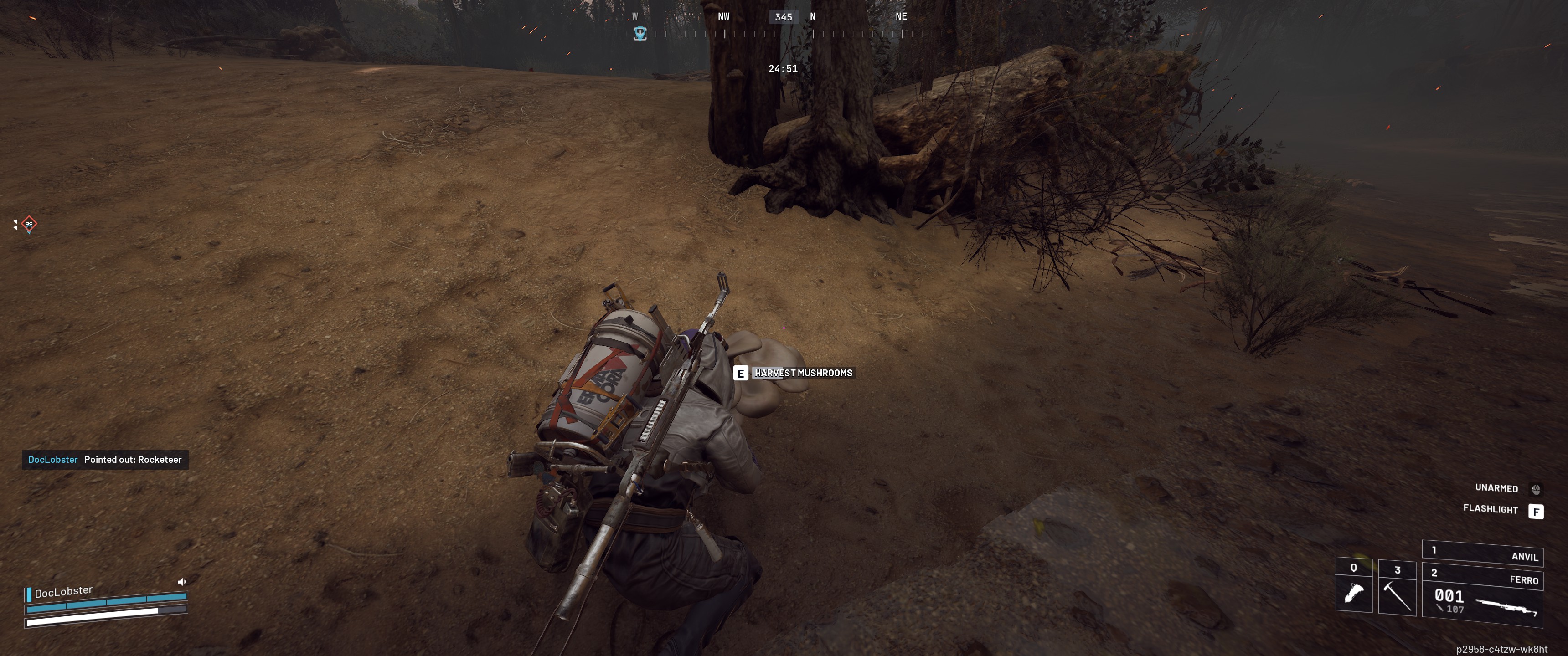Viewport: 1568px width, 656px height.
Task: Toggle the UNARMED stance
Action: point(1497,488)
